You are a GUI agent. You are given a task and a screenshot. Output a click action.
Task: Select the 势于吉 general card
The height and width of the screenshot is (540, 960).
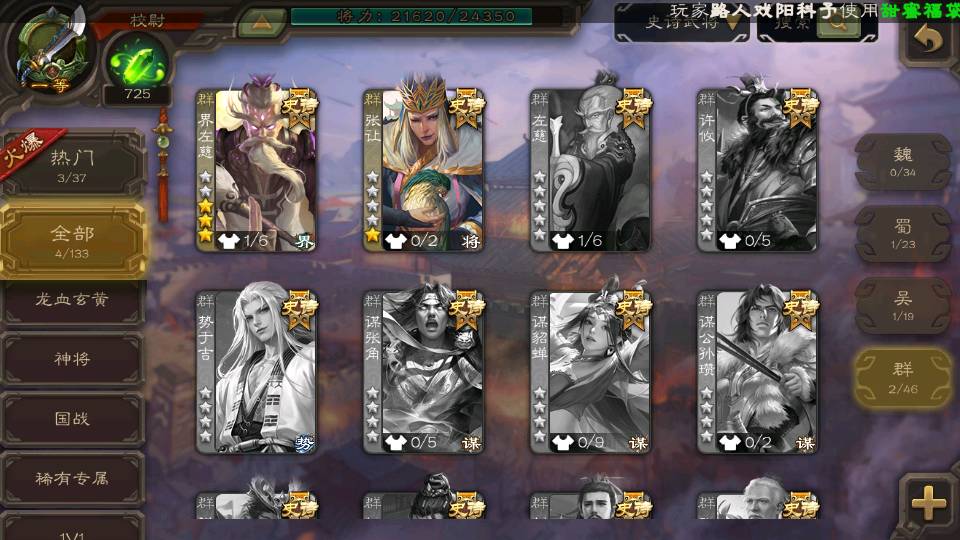coord(256,371)
